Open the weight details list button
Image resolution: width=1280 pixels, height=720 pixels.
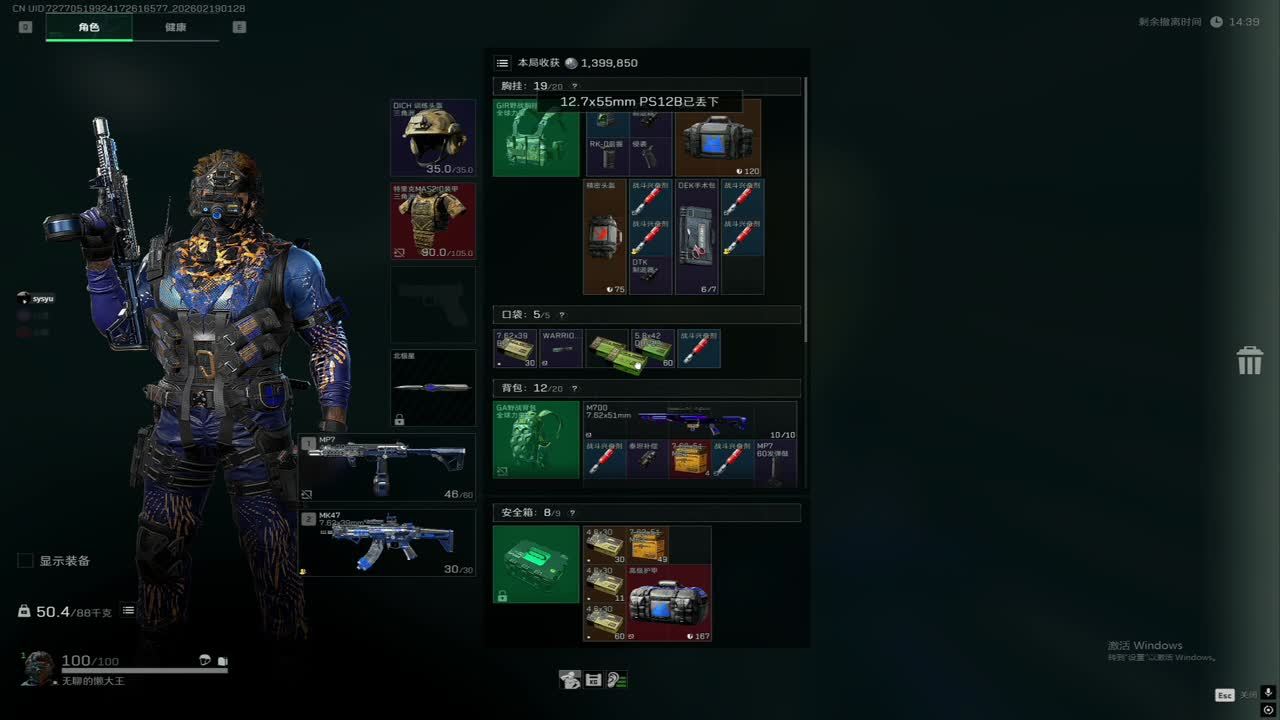(x=129, y=611)
